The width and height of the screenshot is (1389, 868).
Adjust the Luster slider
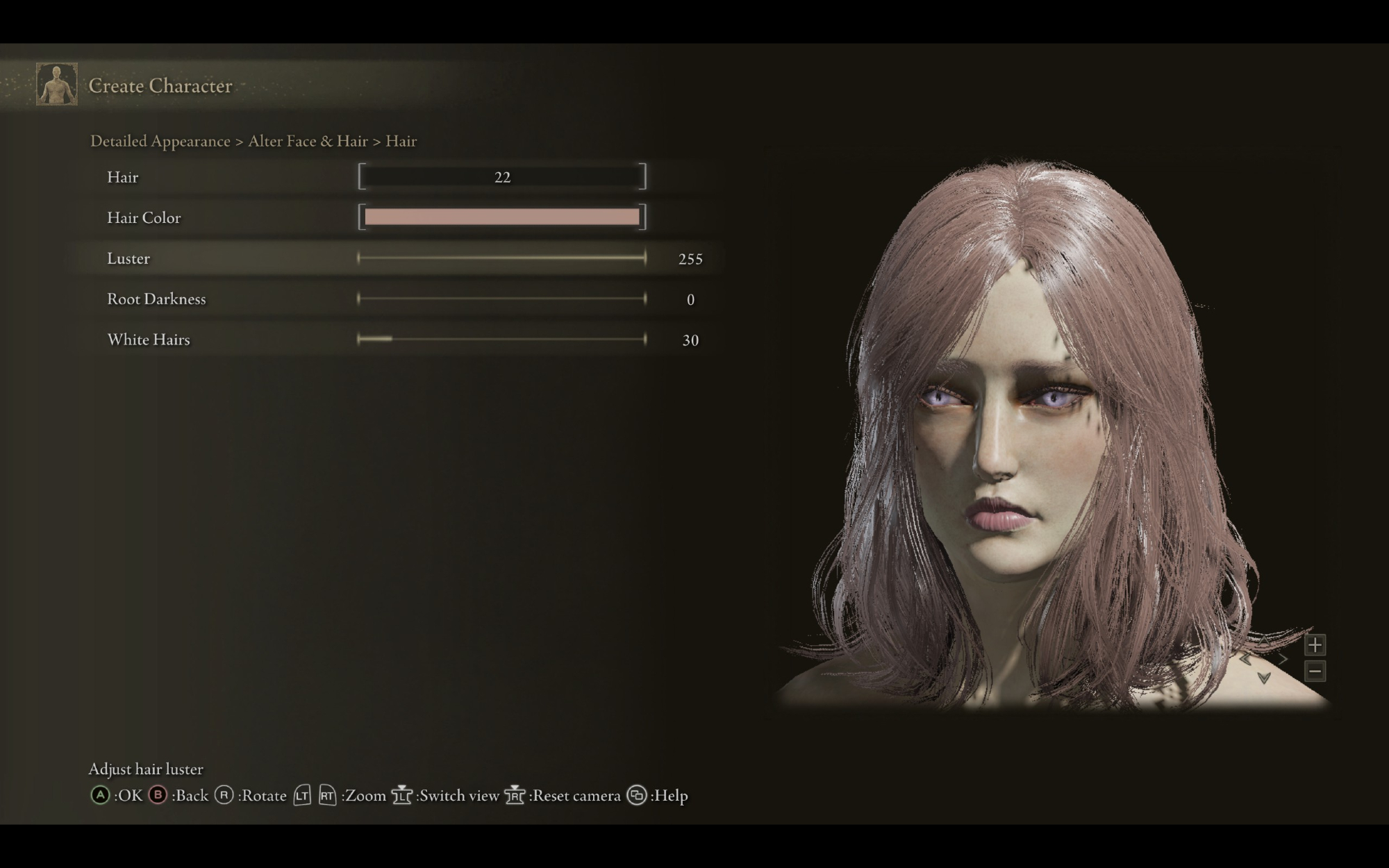tap(501, 258)
